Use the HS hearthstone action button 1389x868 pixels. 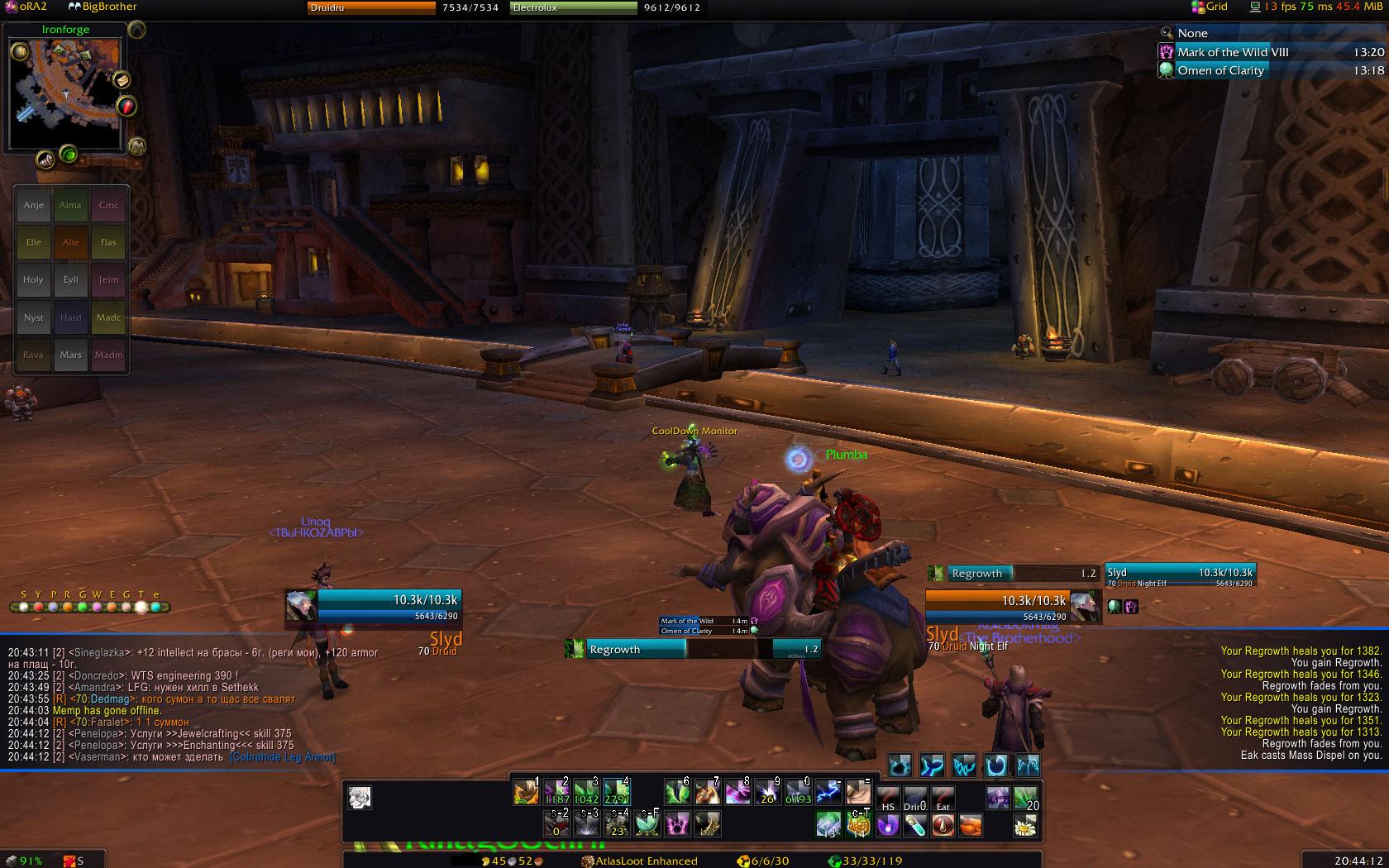coord(888,797)
